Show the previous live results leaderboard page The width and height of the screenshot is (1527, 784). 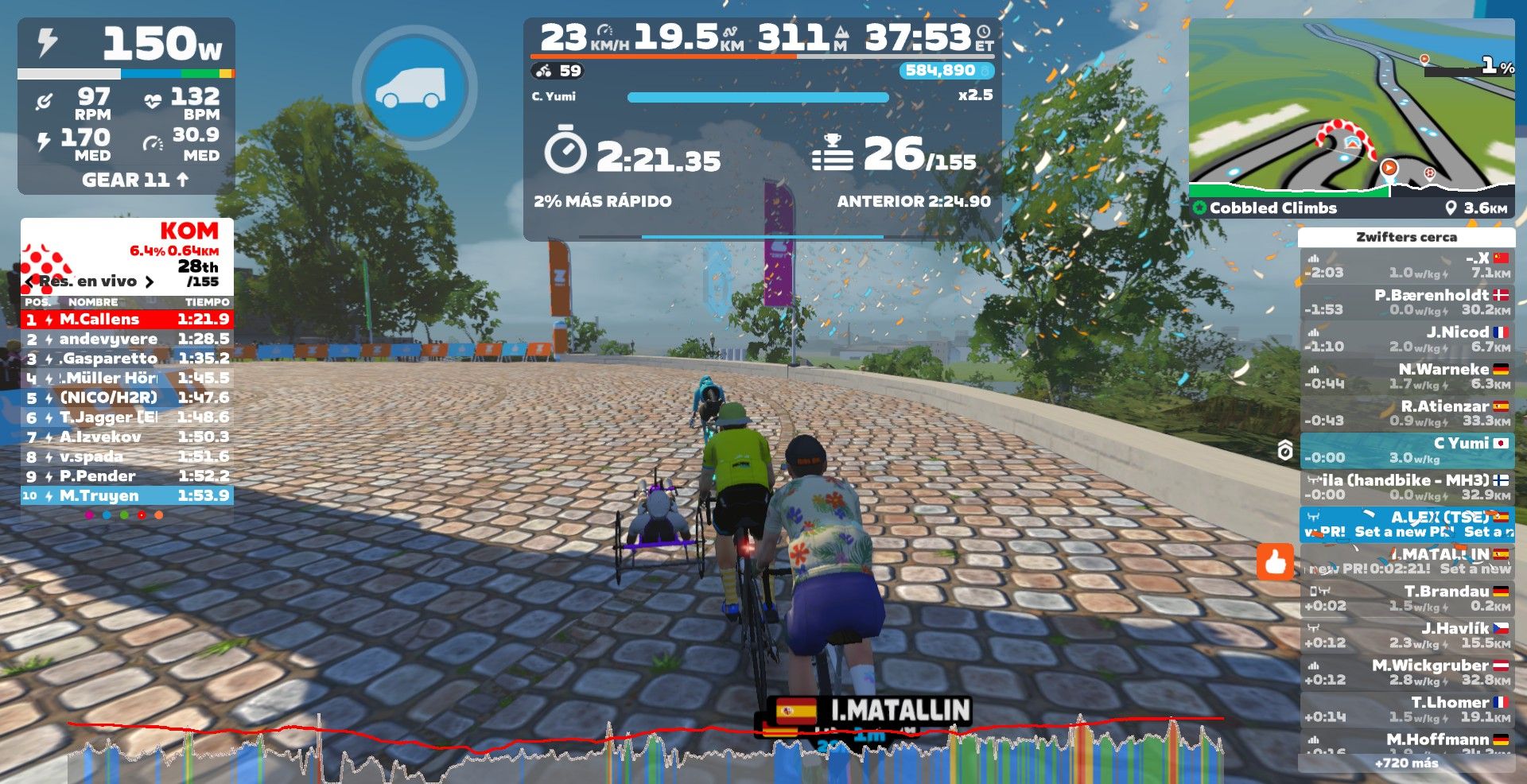[30, 281]
